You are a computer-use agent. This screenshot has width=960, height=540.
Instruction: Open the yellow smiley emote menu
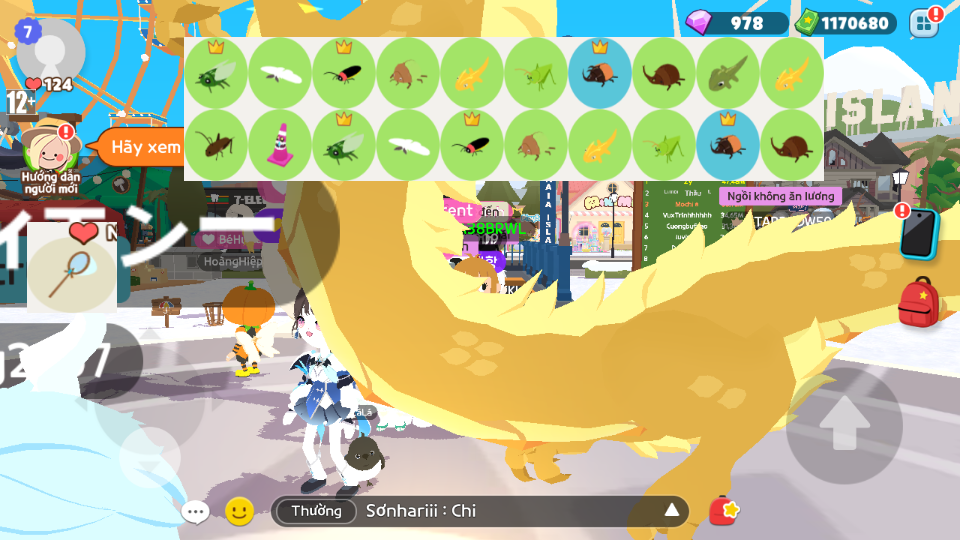(239, 511)
